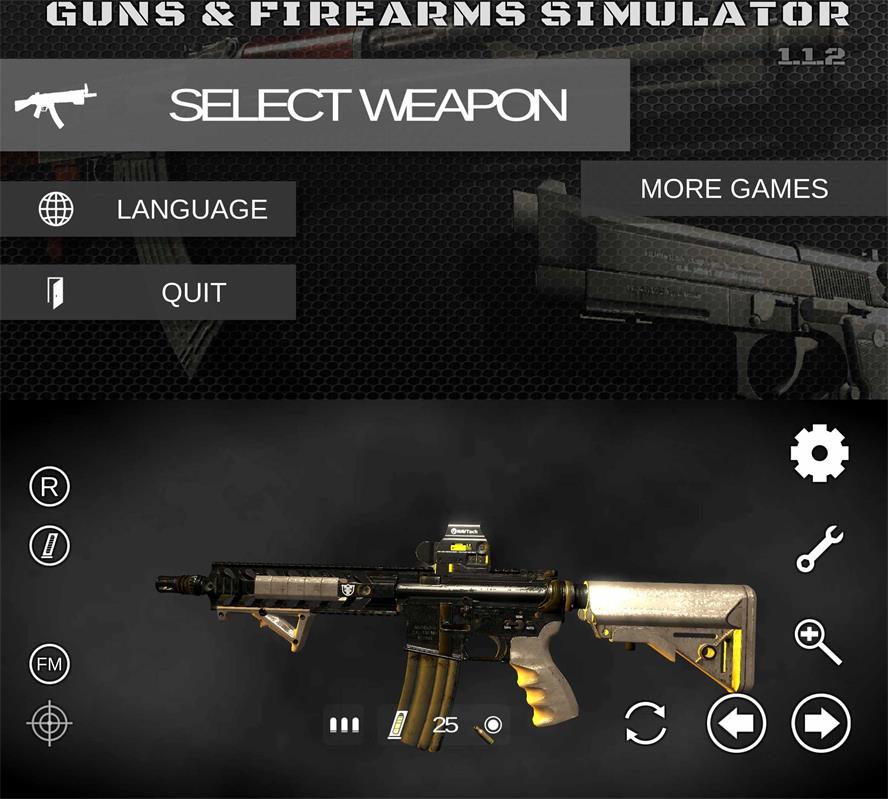
Task: Go to the previous weapon with left arrow
Action: (x=736, y=723)
